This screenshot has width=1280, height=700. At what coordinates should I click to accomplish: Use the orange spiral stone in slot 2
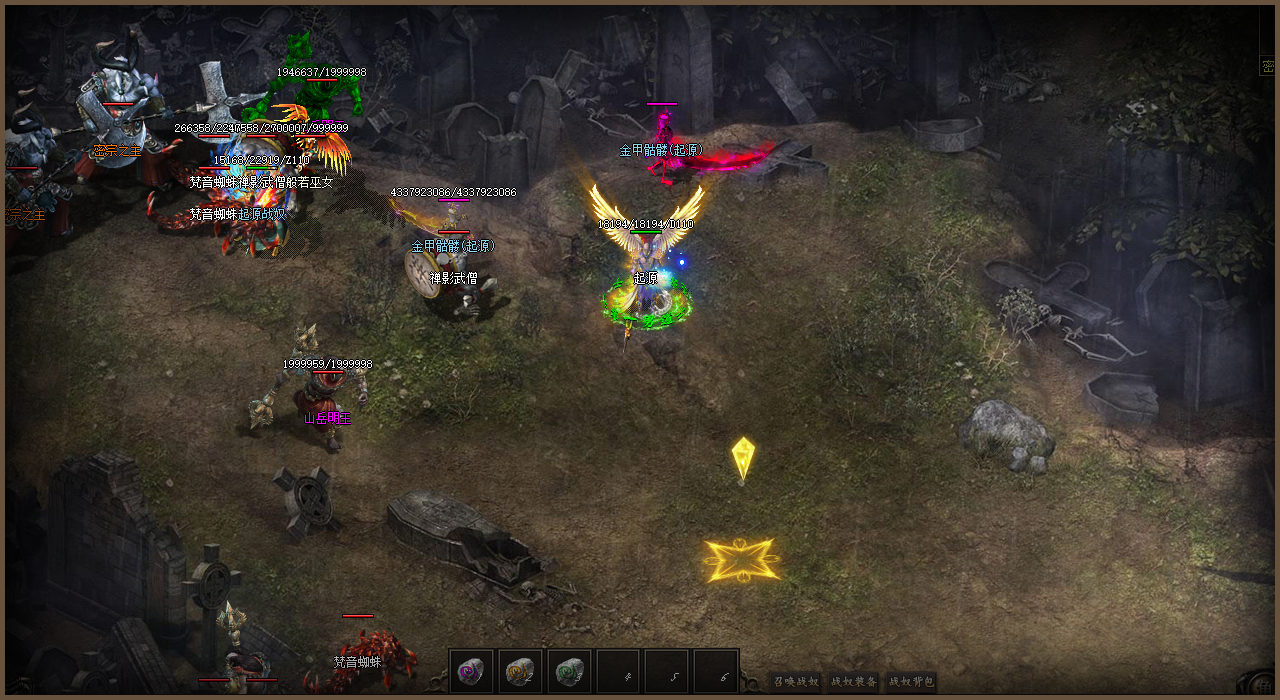(521, 671)
